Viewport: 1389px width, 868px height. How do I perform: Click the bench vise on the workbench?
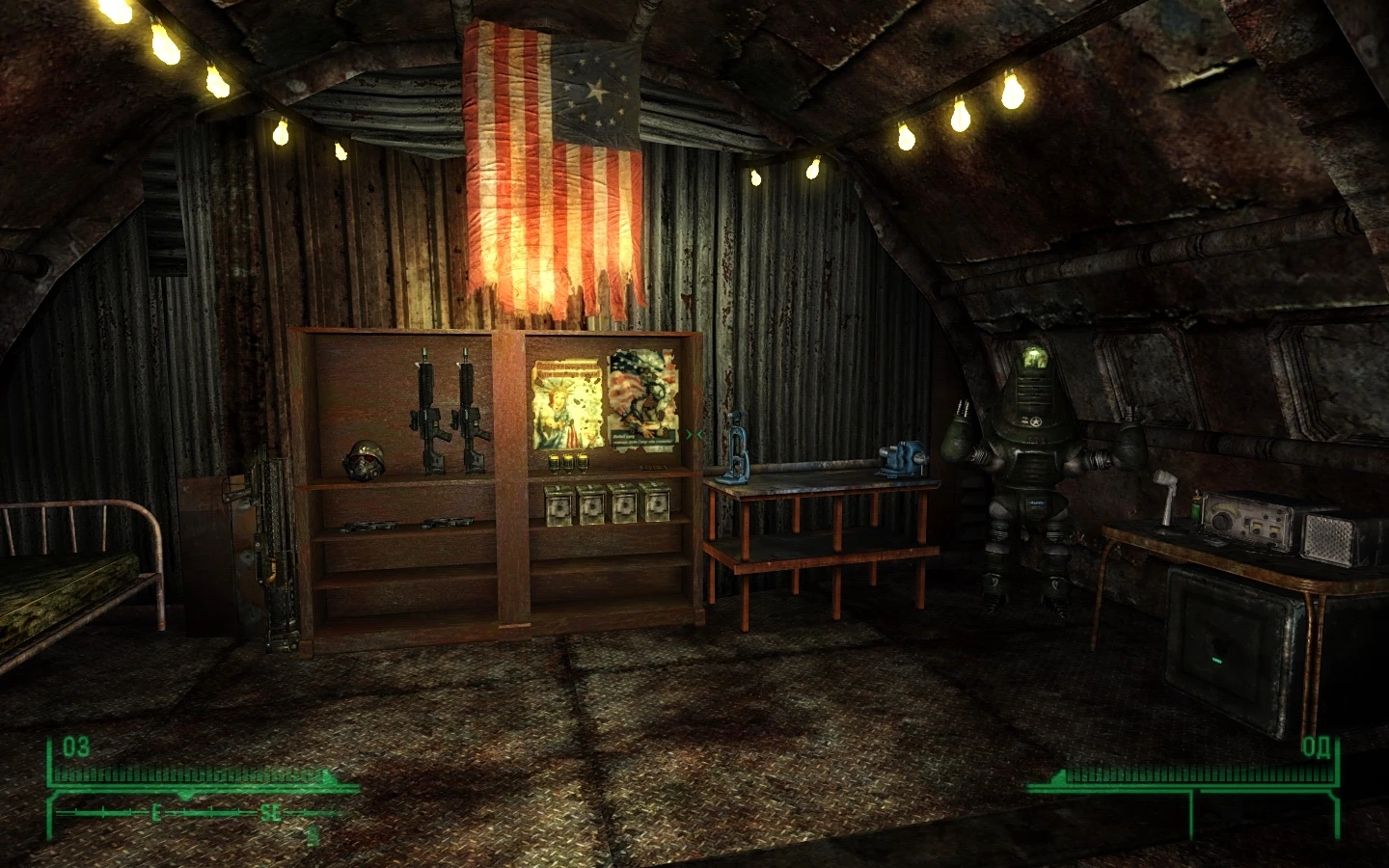point(900,455)
